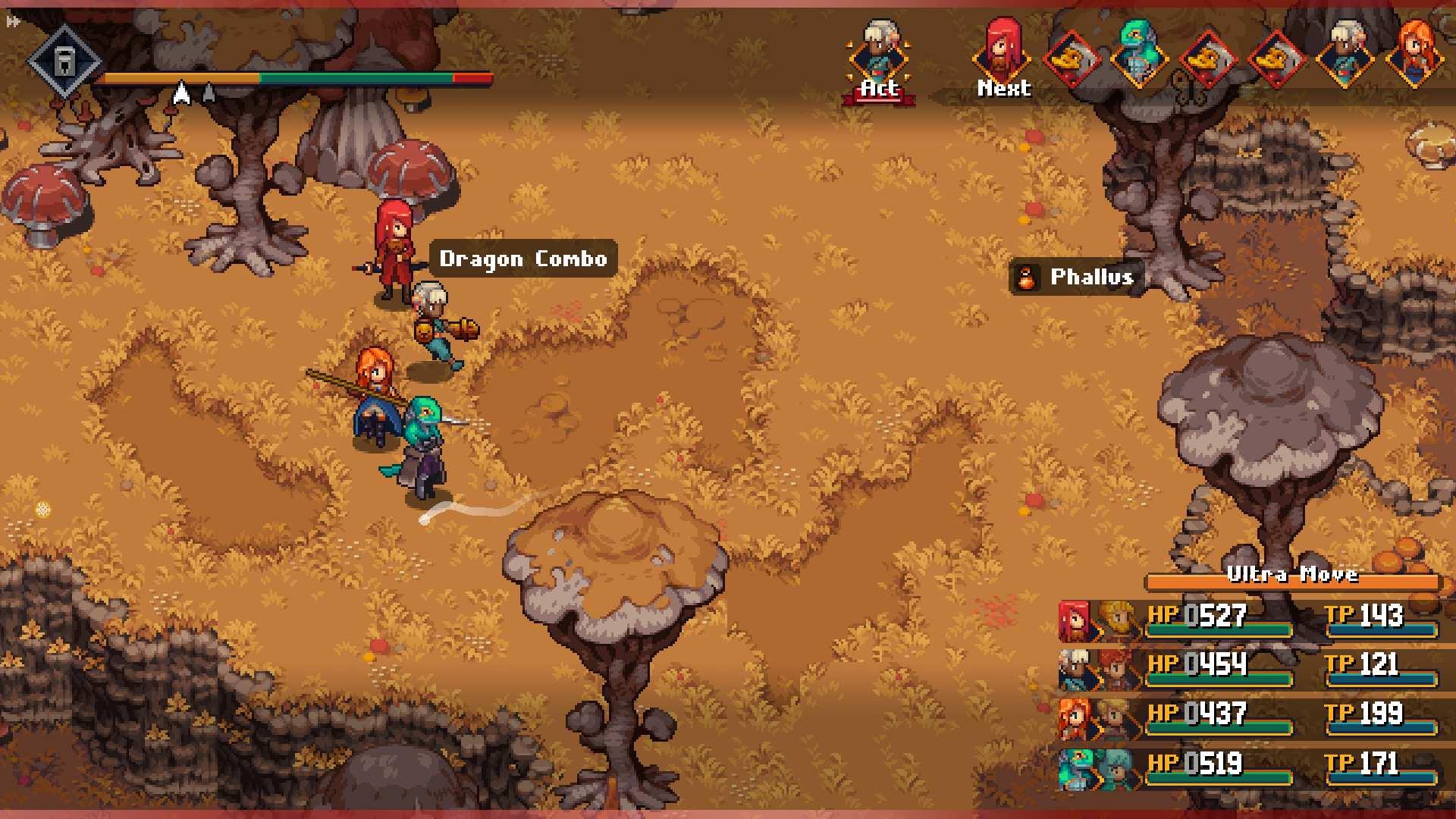Select the Phallus item label

(x=1076, y=278)
